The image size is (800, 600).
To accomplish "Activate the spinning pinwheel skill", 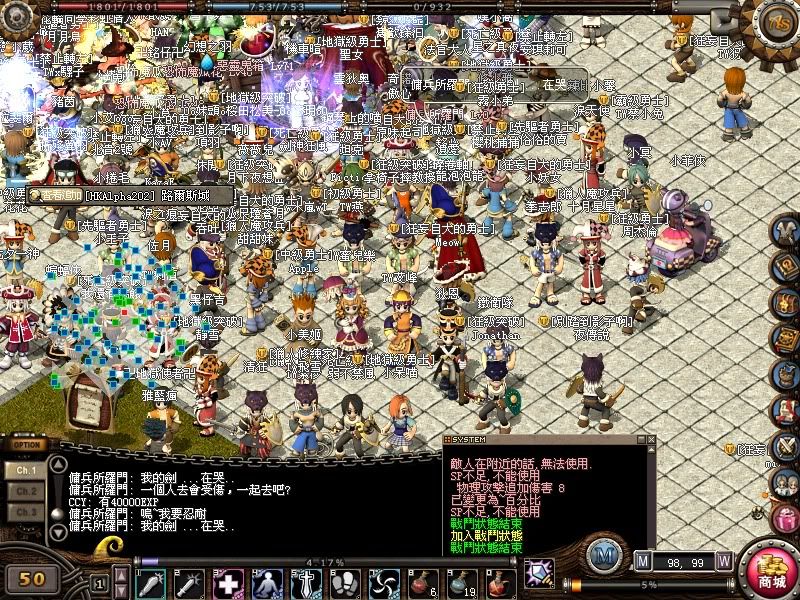I will point(383,582).
